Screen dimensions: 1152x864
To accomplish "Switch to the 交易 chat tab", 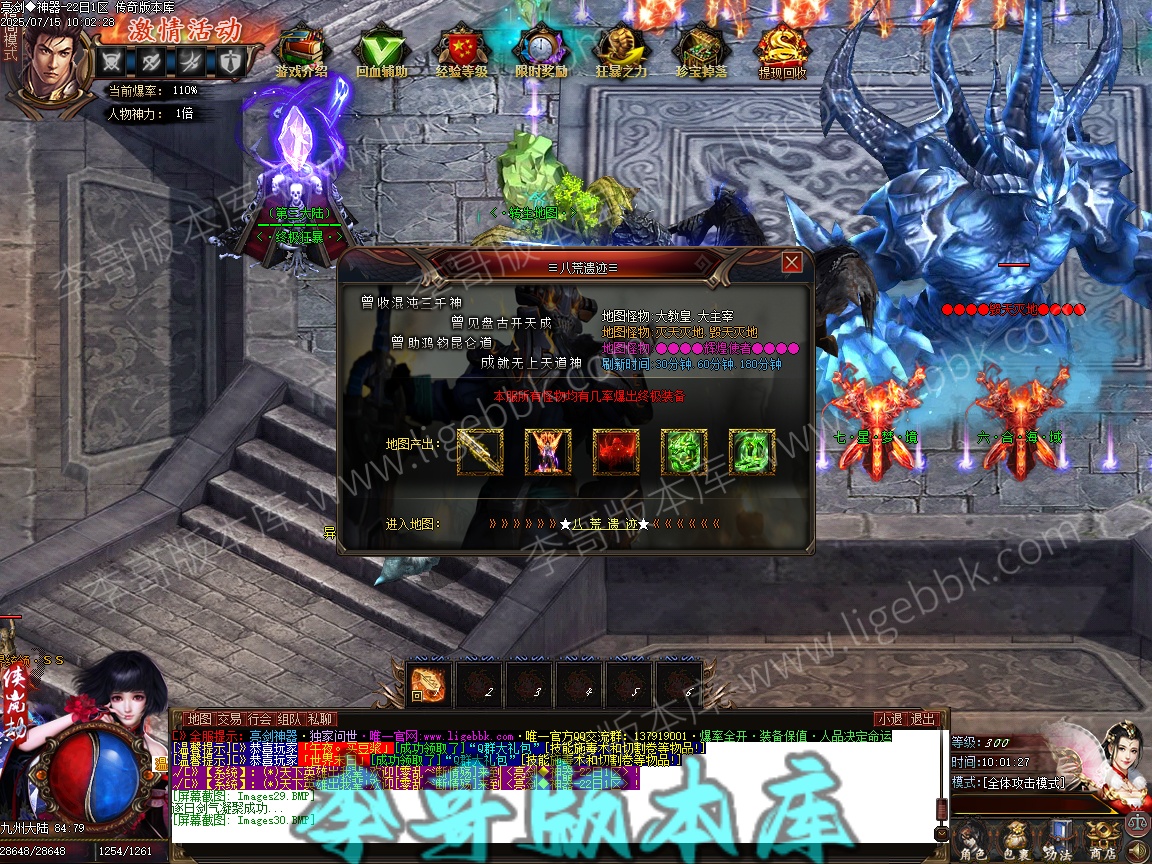I will (229, 719).
